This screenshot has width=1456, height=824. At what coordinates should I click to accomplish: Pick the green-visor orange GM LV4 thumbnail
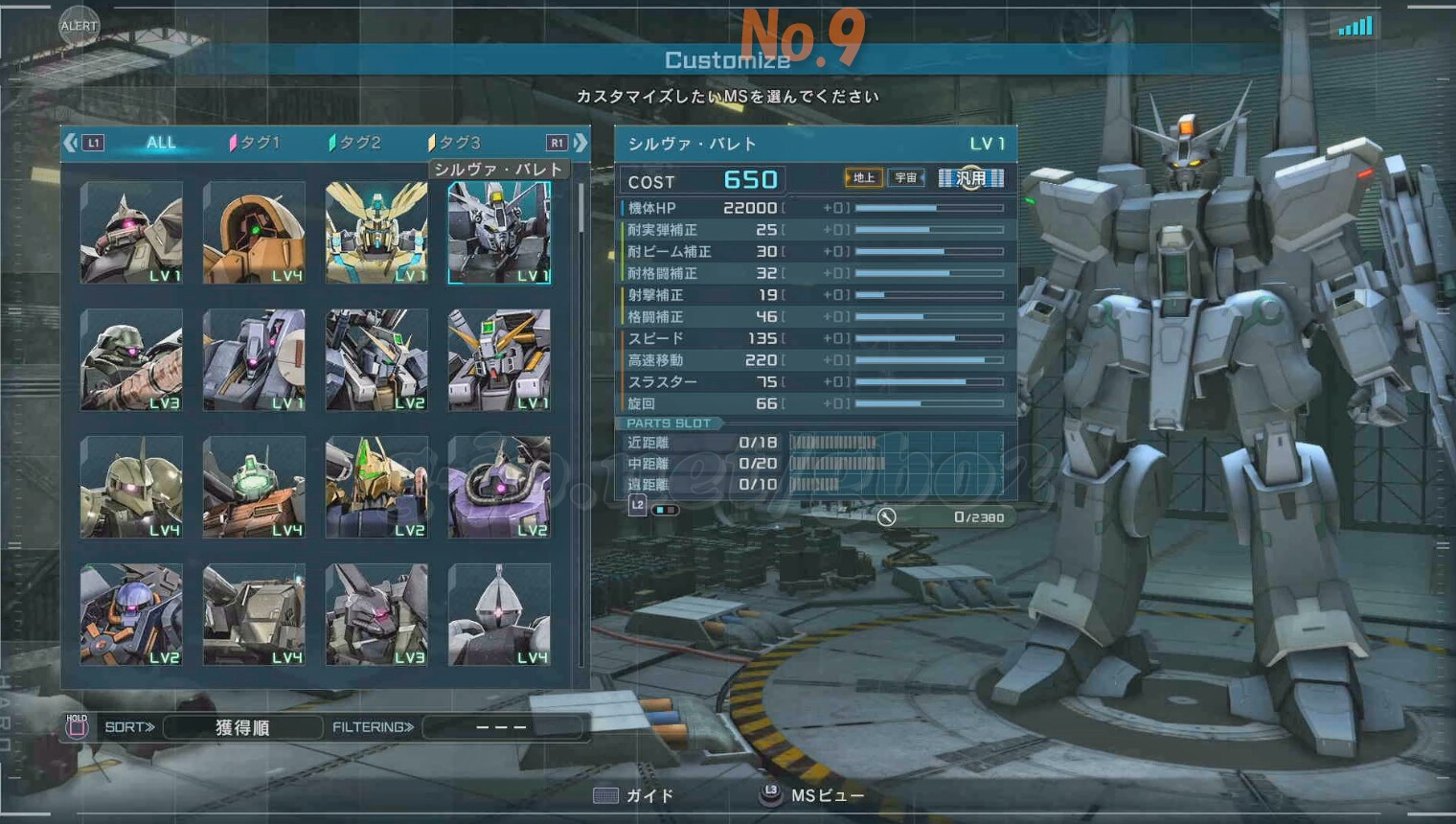[x=254, y=488]
